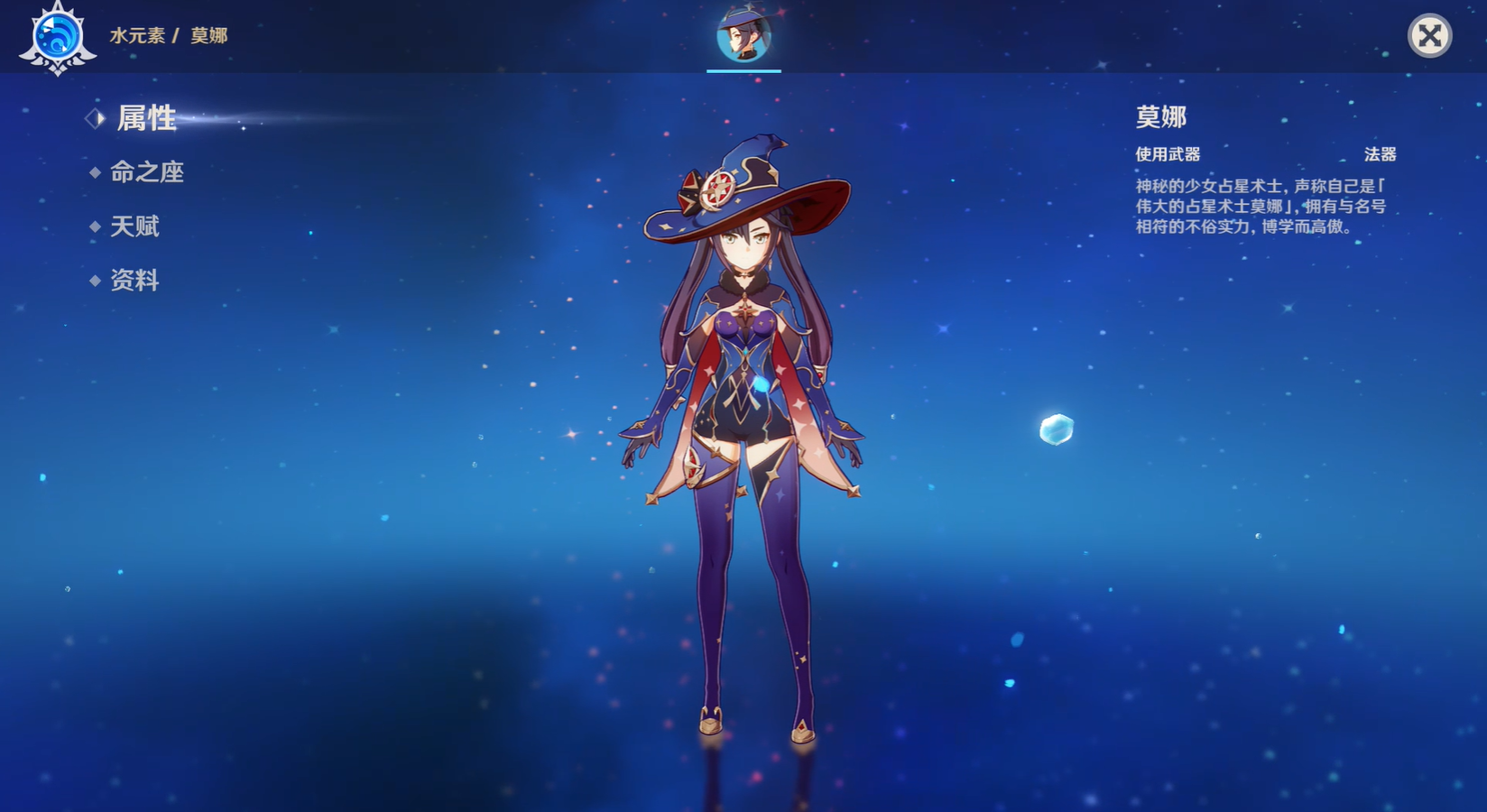Screen dimensions: 1487x812
Task: Click the Hydro element emblem icon
Action: pos(58,38)
